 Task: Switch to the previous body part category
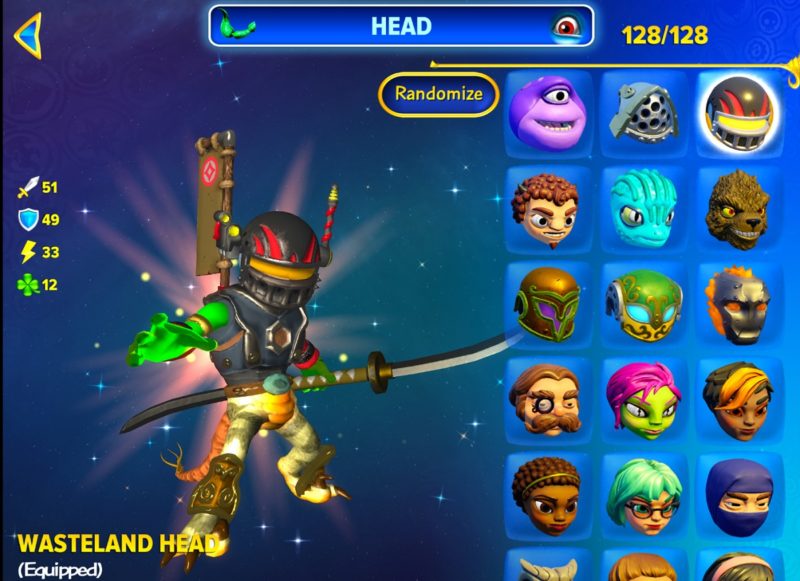pyautogui.click(x=239, y=25)
